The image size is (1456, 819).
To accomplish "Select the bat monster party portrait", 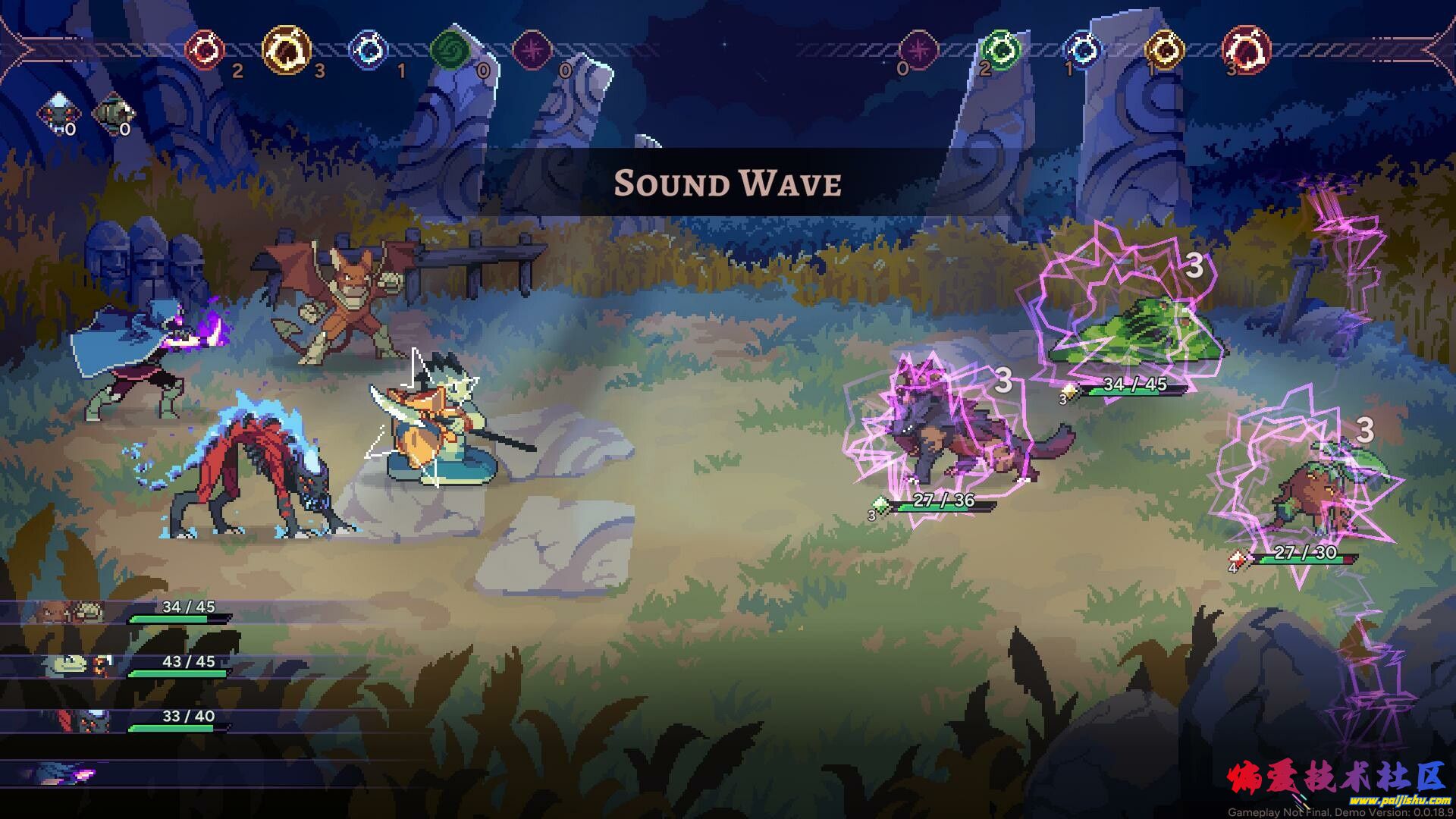I will (62, 611).
